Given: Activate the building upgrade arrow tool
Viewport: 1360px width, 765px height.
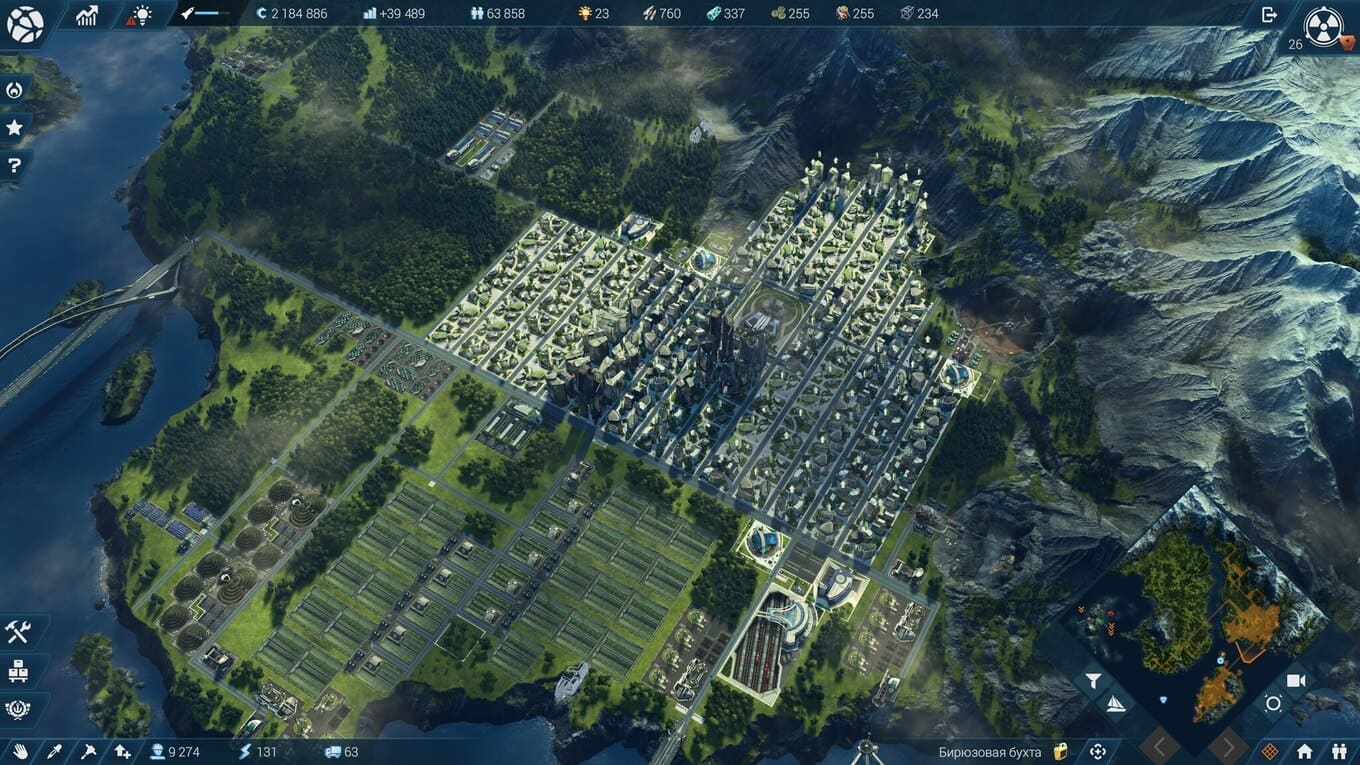Looking at the screenshot, I should coord(122,751).
